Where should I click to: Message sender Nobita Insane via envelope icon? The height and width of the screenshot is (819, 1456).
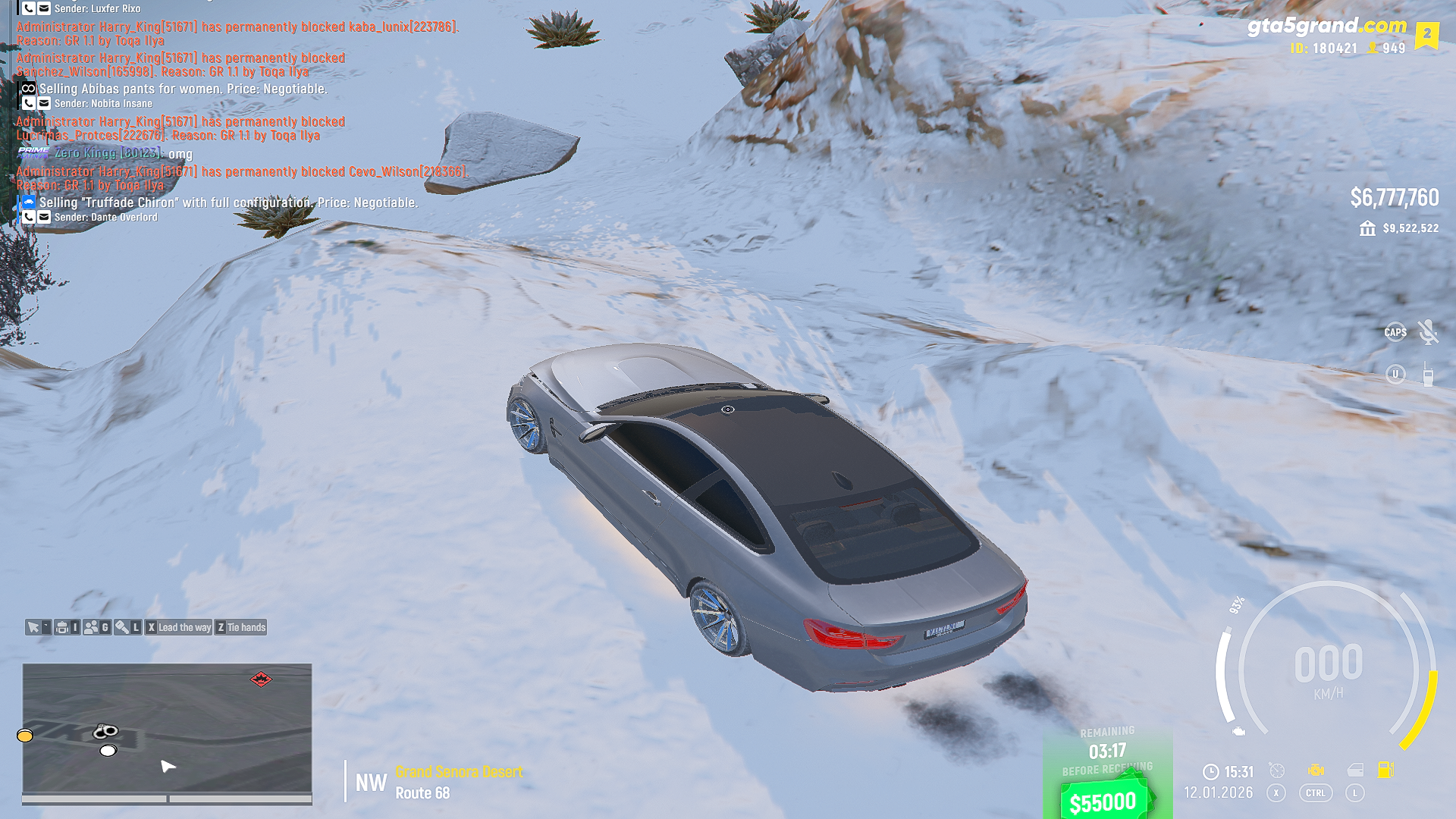[44, 104]
